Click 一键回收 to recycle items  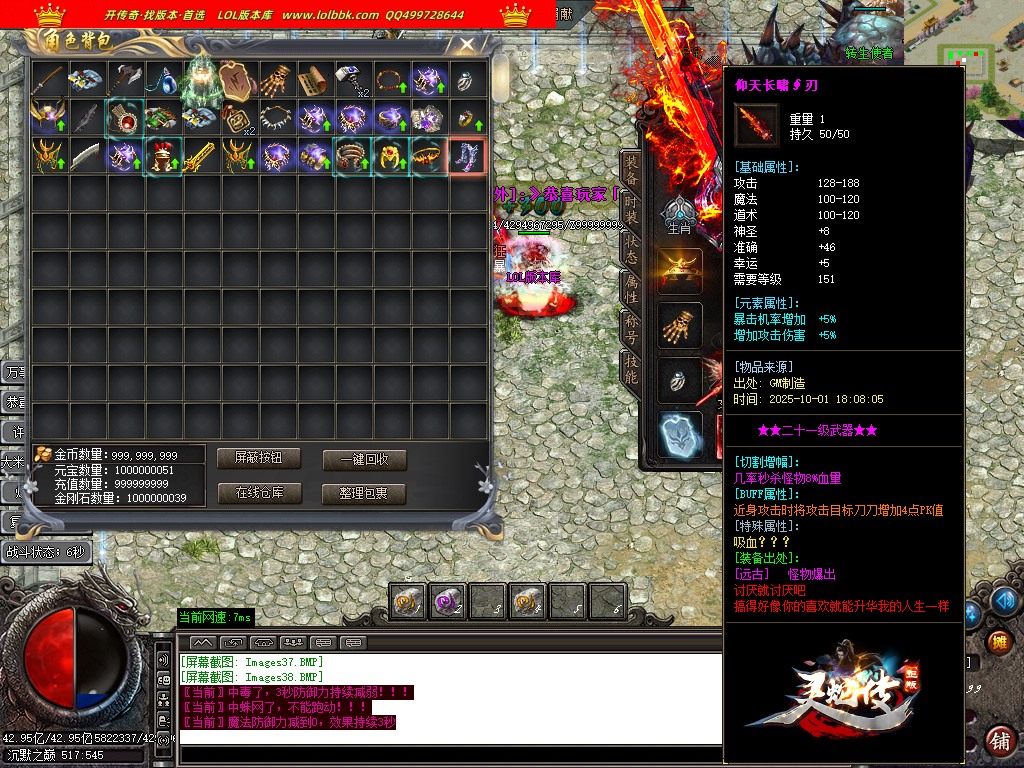tap(364, 460)
